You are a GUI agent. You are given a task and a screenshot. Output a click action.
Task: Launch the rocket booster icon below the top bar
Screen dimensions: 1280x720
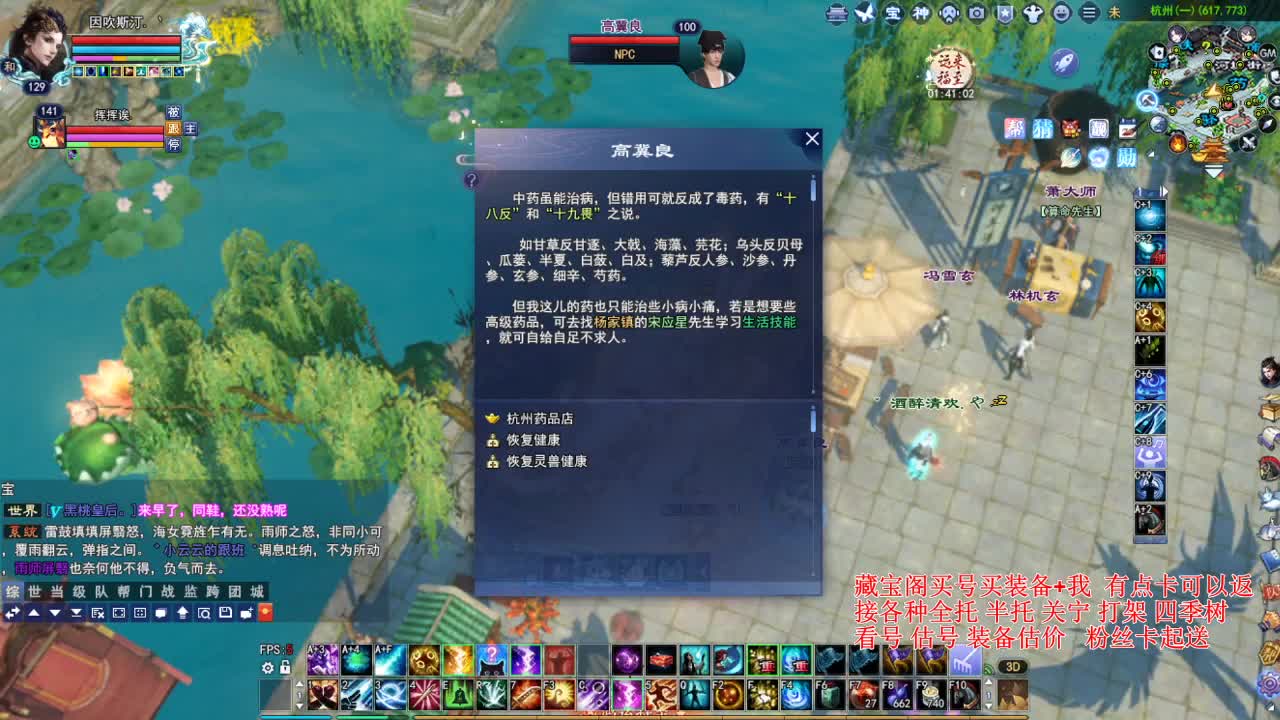click(x=1064, y=61)
